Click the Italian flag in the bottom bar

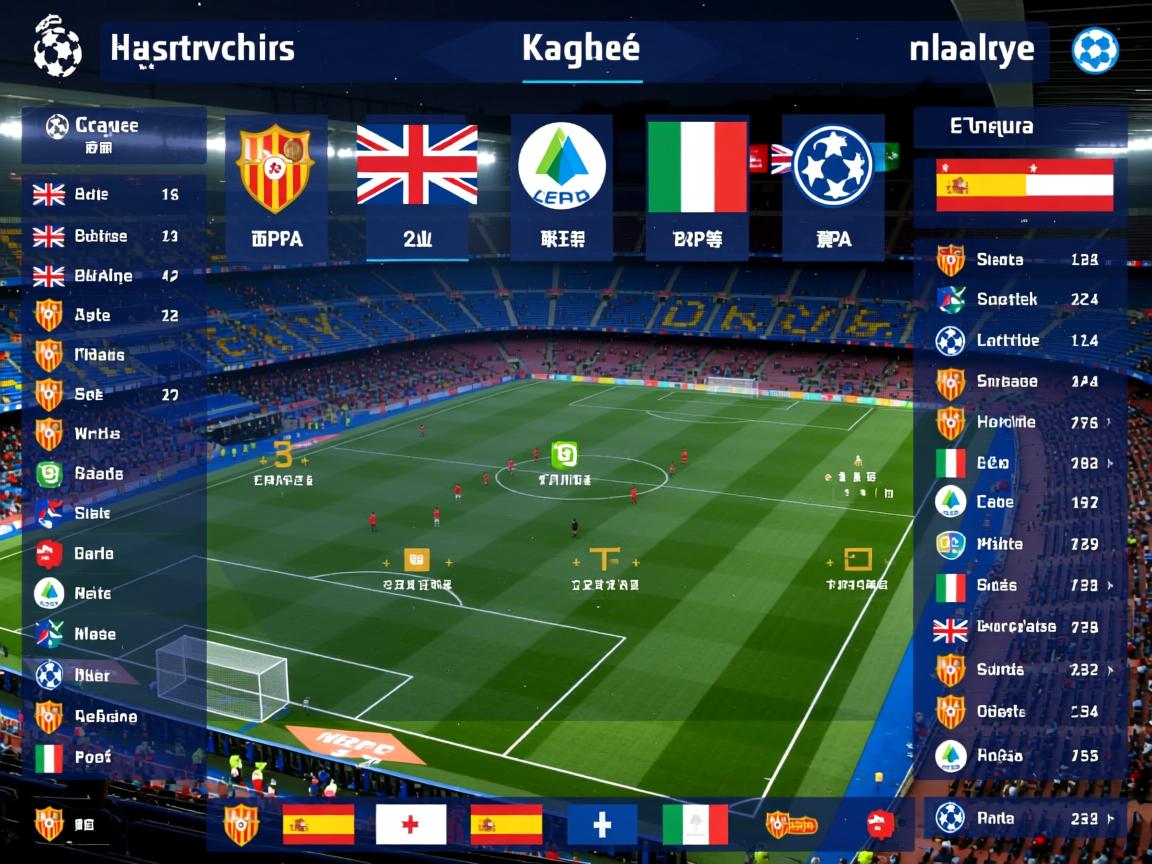[x=696, y=825]
